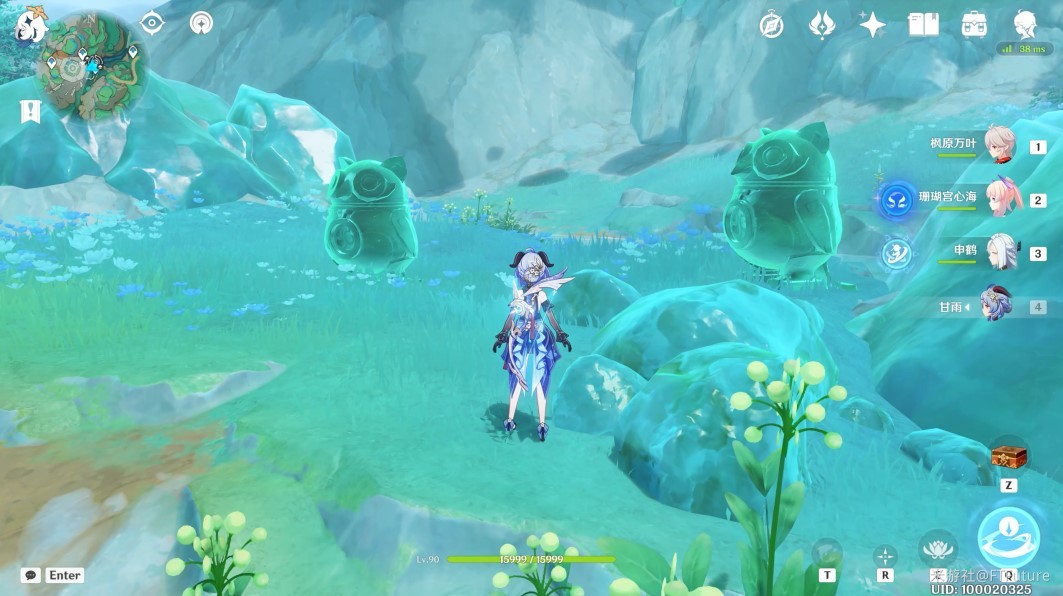Viewport: 1063px width, 596px height.
Task: Activate the eye-shaped elemental sight icon
Action: point(152,23)
